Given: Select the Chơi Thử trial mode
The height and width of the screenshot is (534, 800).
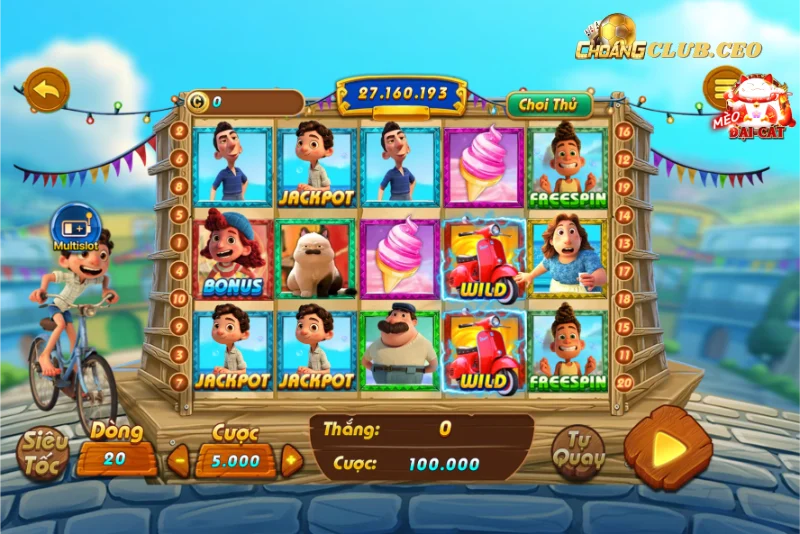Looking at the screenshot, I should pos(549,103).
